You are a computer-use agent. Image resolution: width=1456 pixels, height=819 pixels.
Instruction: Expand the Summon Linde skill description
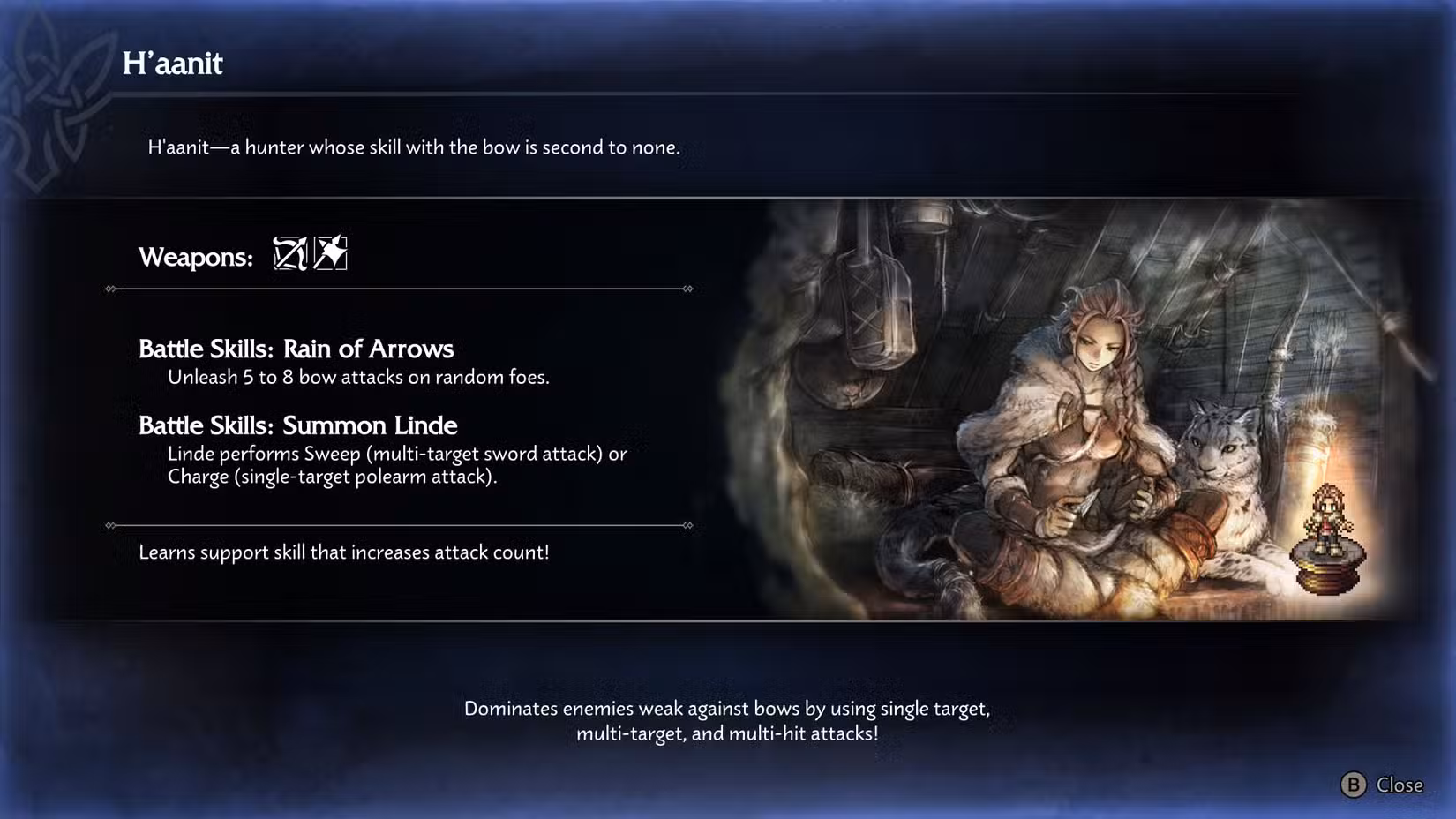[x=397, y=465]
